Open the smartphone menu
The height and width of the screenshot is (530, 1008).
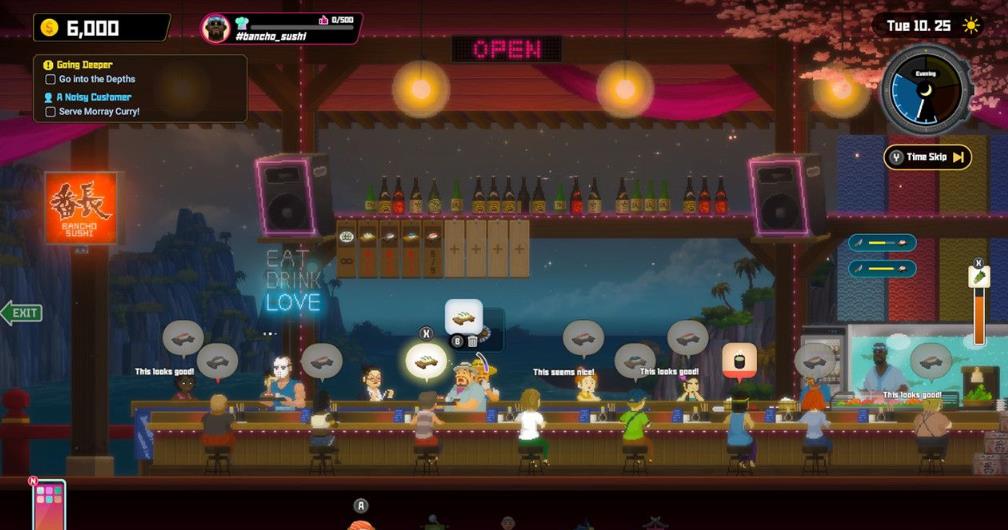[48, 505]
